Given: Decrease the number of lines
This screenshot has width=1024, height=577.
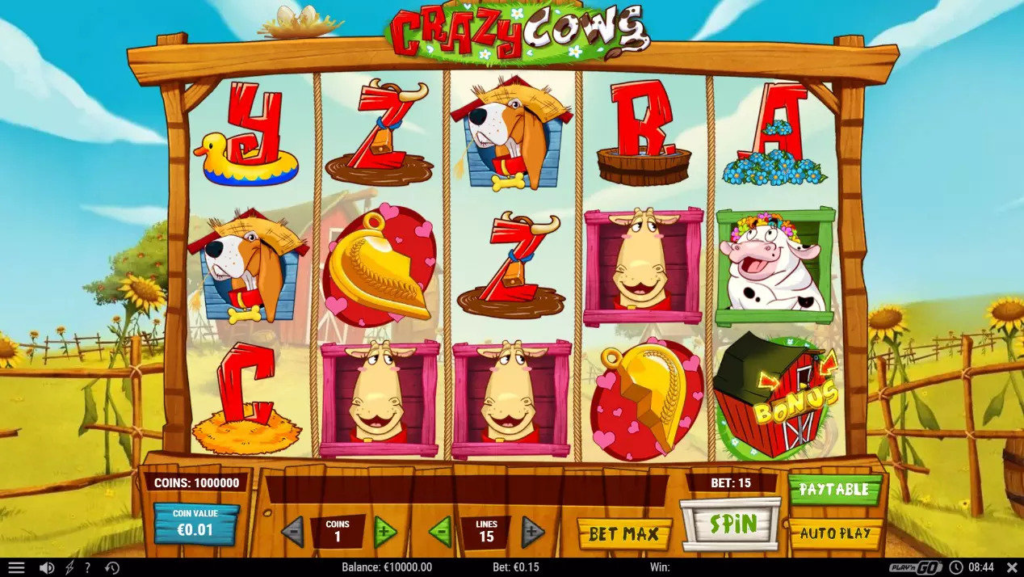Looking at the screenshot, I should click(440, 531).
